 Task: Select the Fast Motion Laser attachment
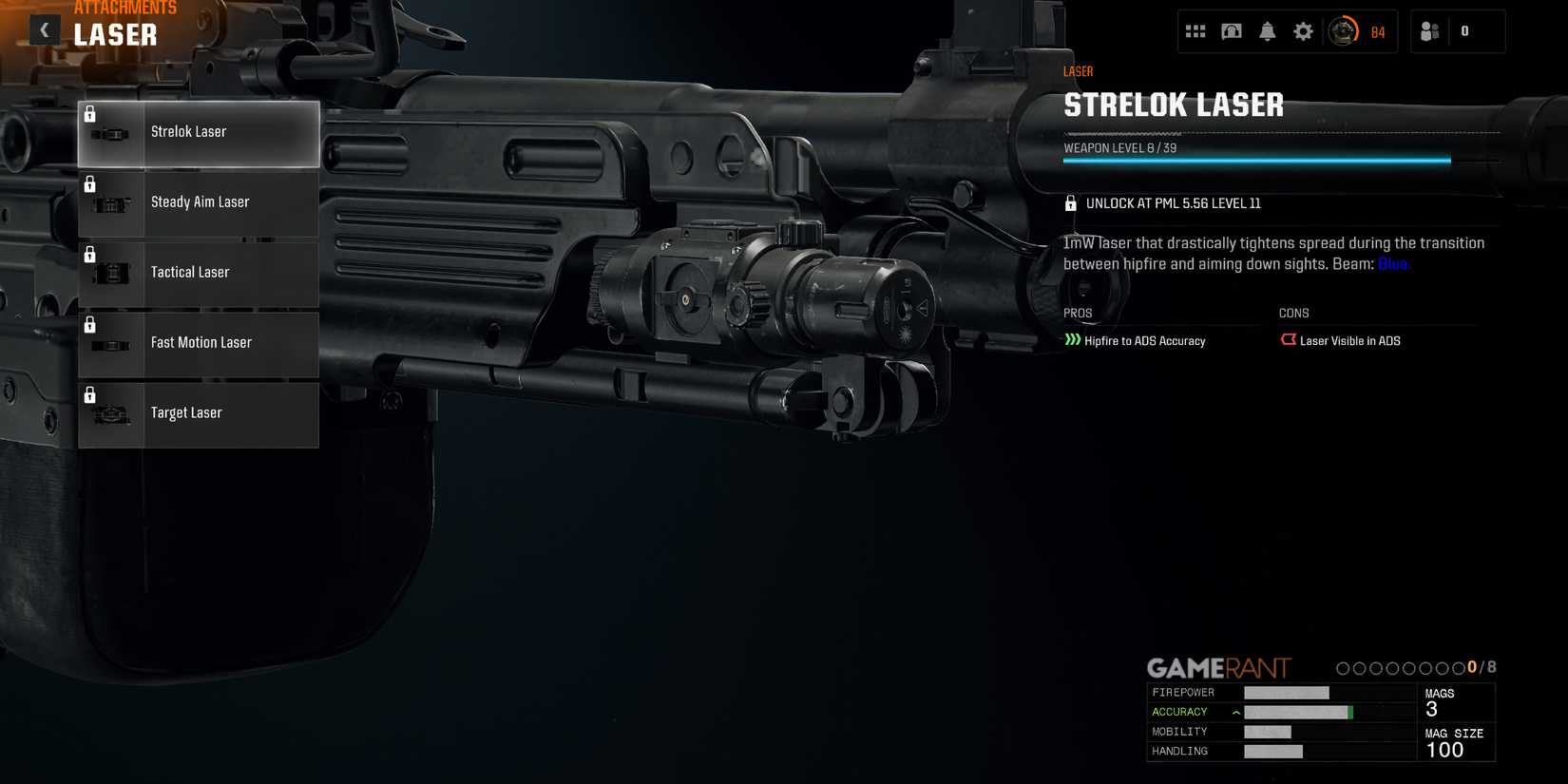198,343
